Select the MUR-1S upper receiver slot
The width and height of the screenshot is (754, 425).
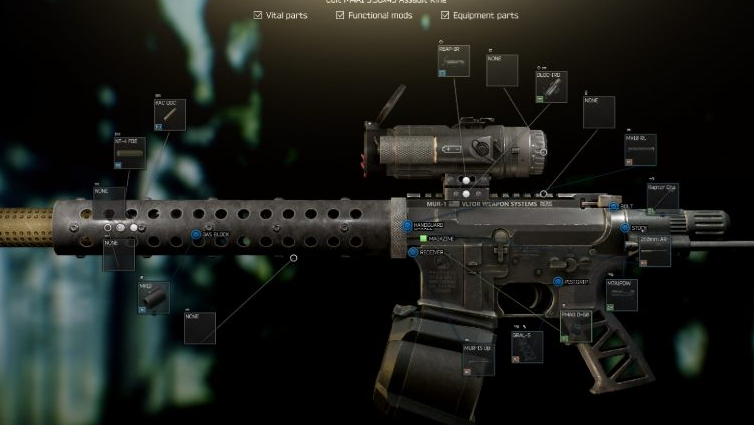(x=478, y=360)
